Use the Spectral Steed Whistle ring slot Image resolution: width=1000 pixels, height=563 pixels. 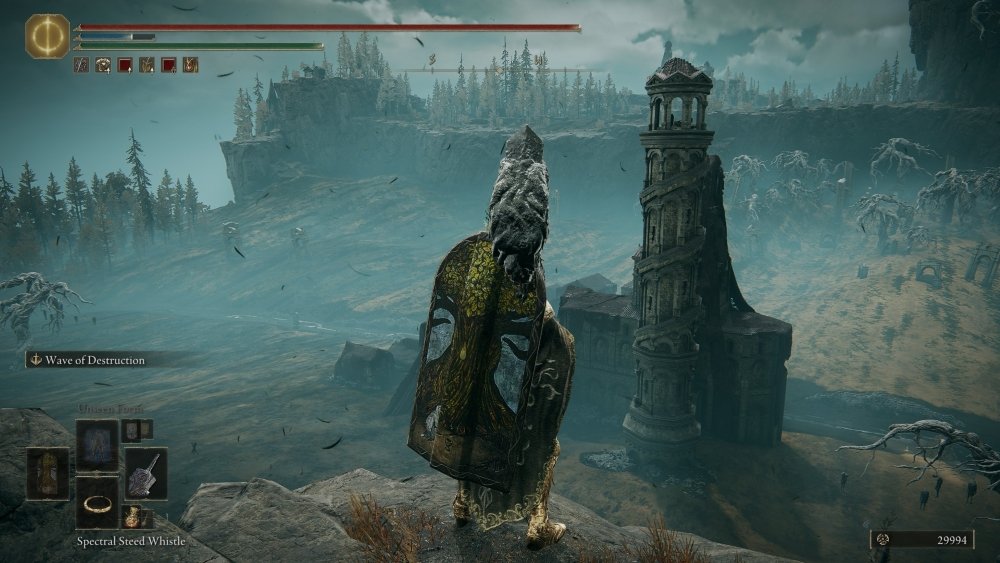[x=97, y=502]
